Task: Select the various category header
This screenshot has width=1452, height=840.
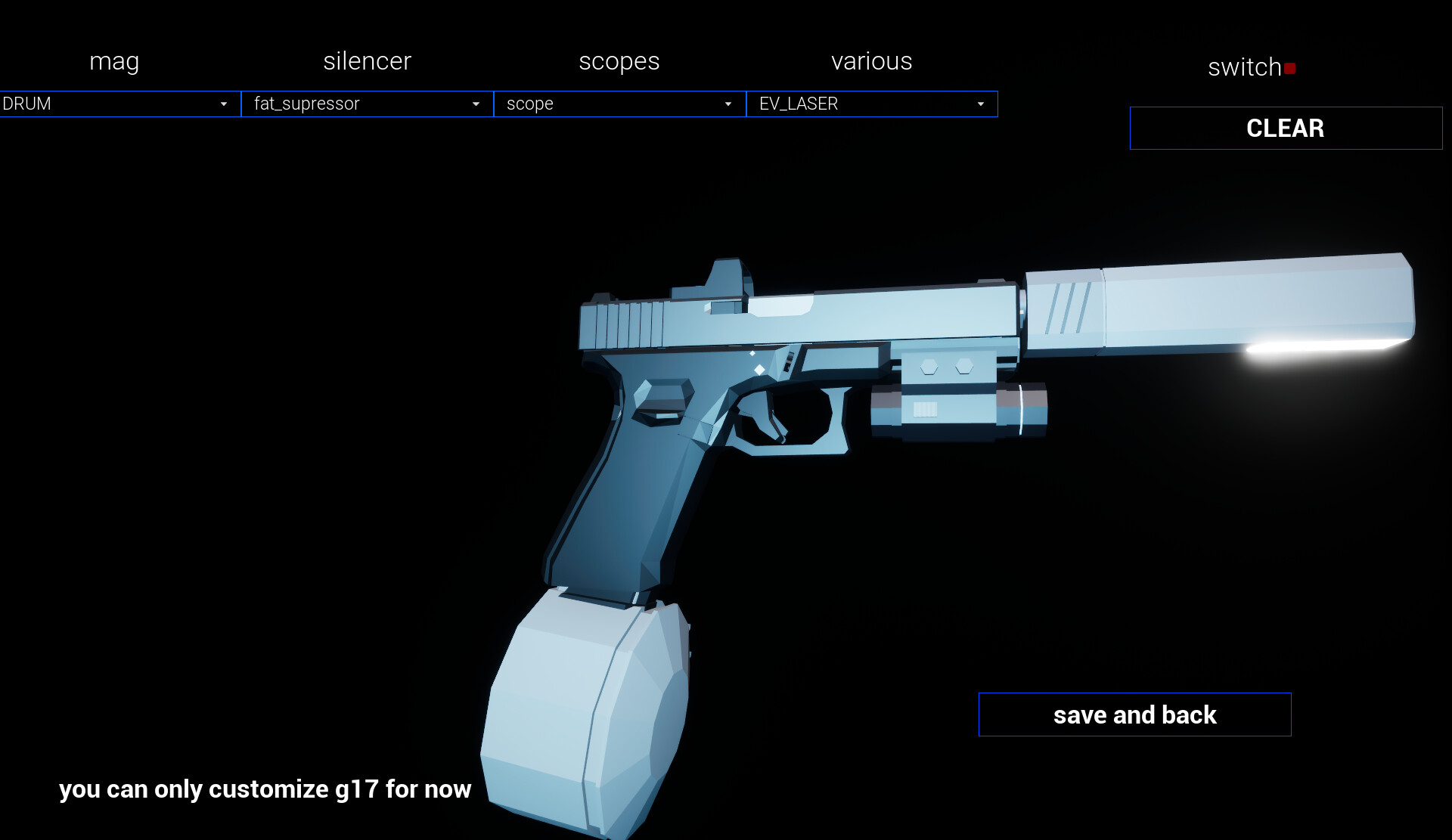Action: pyautogui.click(x=871, y=61)
